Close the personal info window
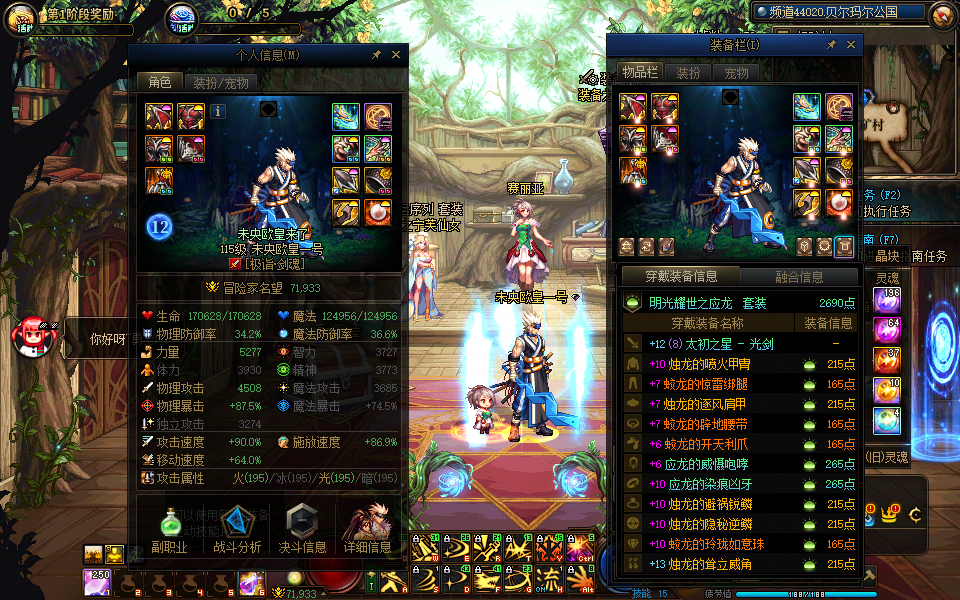Screen dimensions: 960x600 click(396, 55)
